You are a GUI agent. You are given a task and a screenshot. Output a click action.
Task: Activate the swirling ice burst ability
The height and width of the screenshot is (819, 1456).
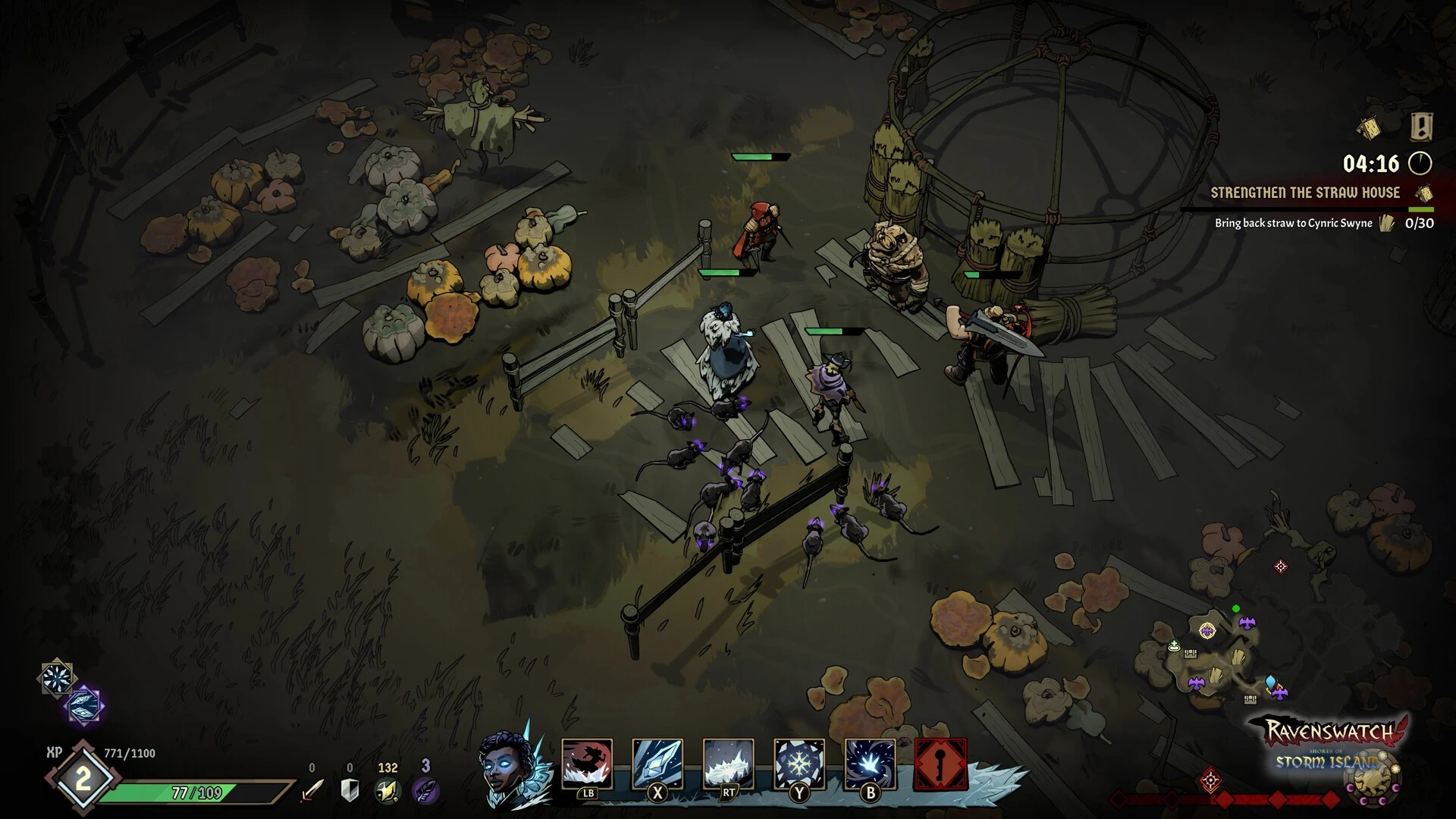click(x=870, y=764)
